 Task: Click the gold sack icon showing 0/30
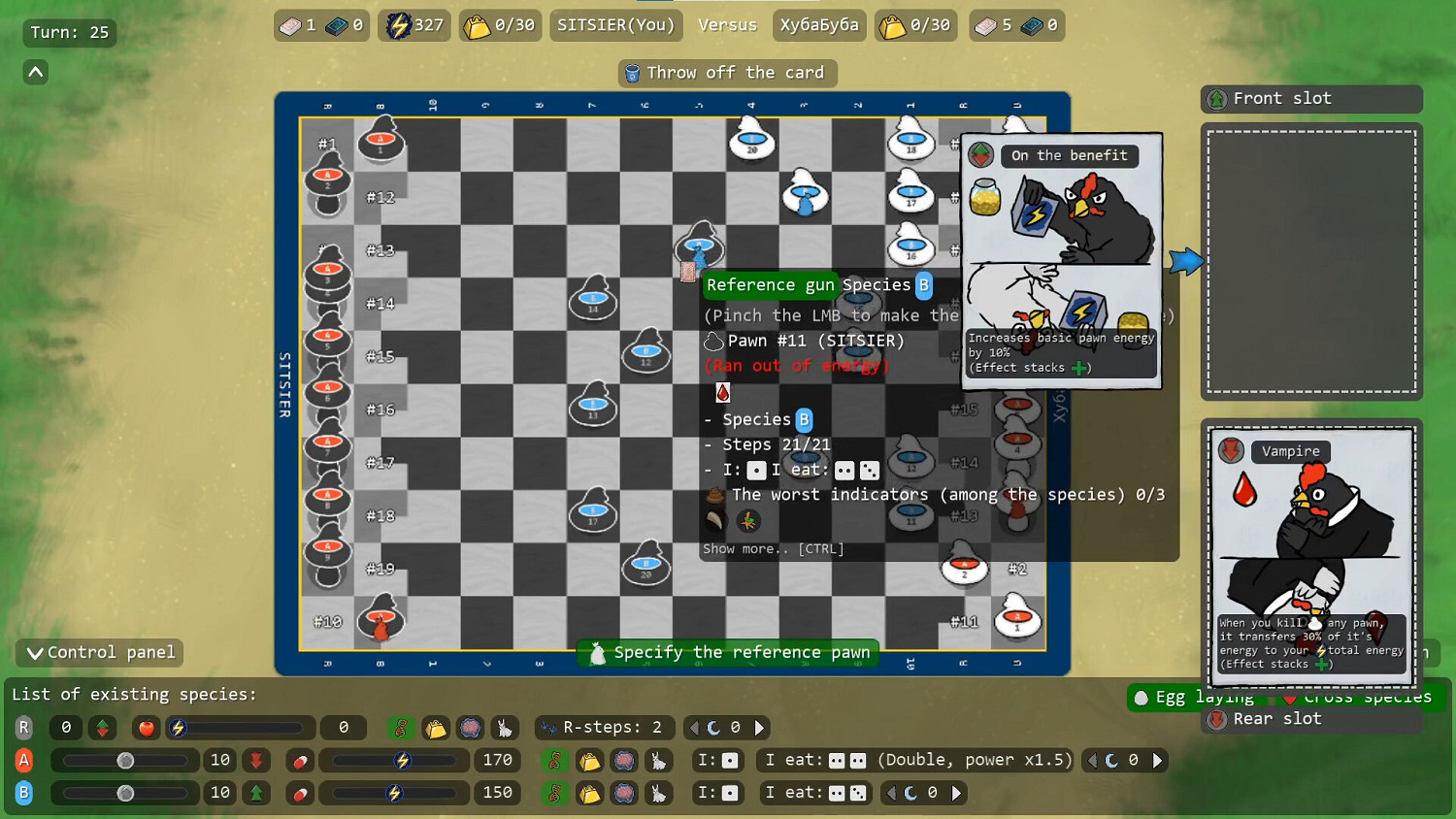[476, 25]
